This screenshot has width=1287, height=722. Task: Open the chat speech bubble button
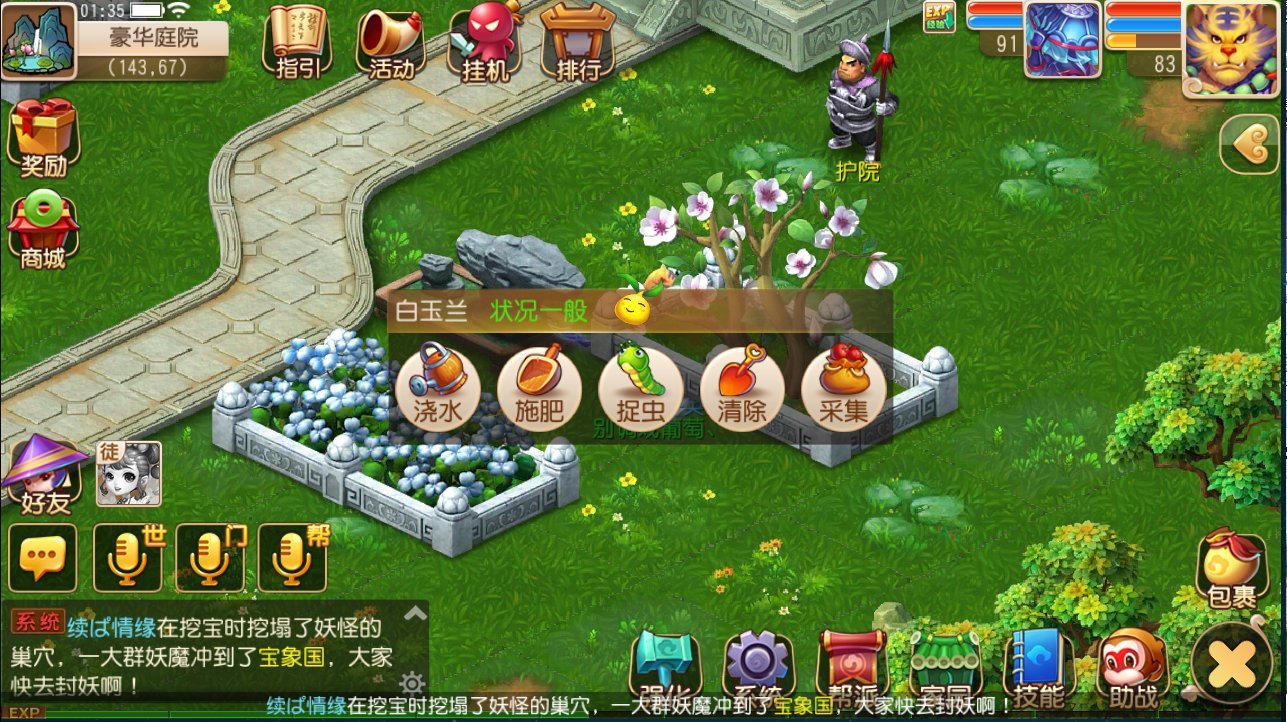[x=42, y=557]
